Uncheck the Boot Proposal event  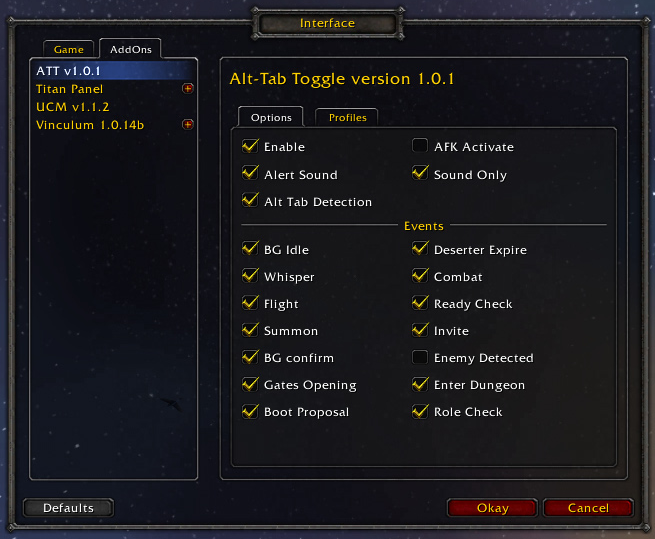point(249,411)
